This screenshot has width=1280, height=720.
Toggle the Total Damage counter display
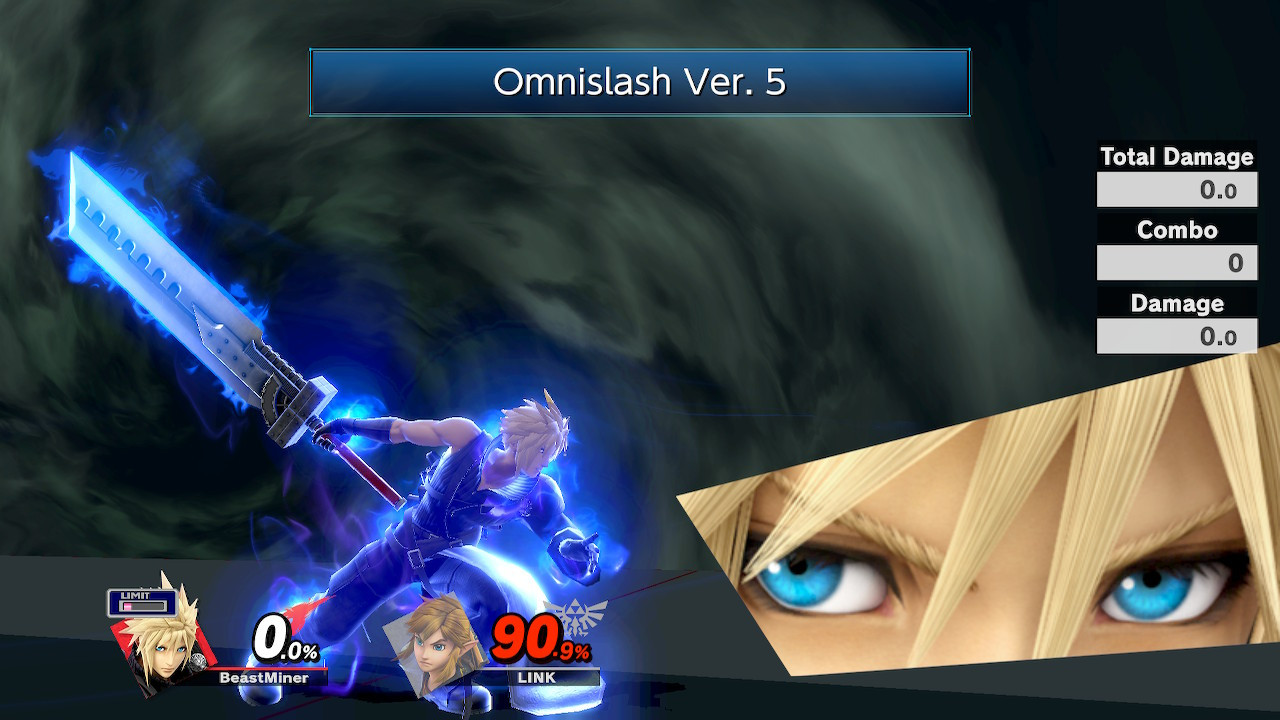click(1177, 188)
